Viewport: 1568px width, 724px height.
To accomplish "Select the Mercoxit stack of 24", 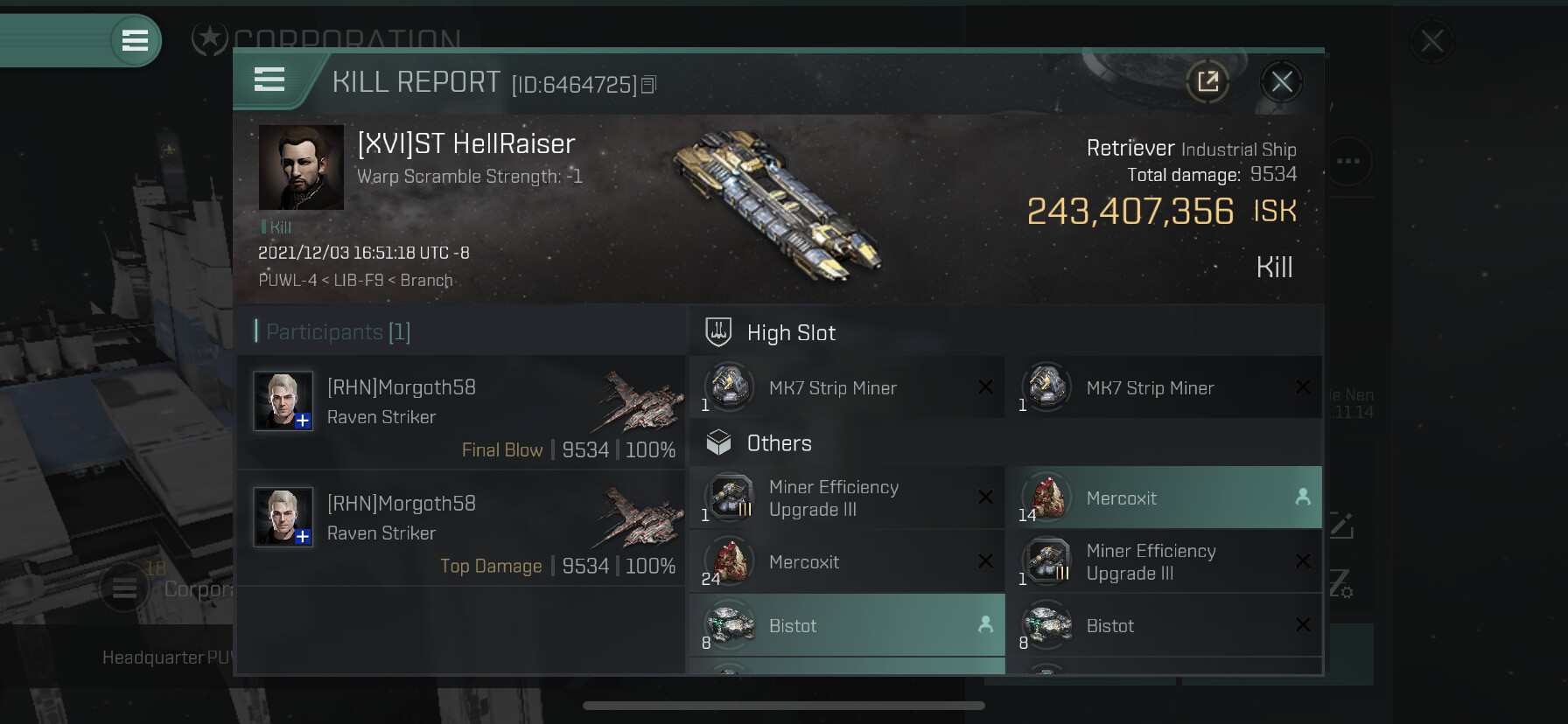I will 846,562.
